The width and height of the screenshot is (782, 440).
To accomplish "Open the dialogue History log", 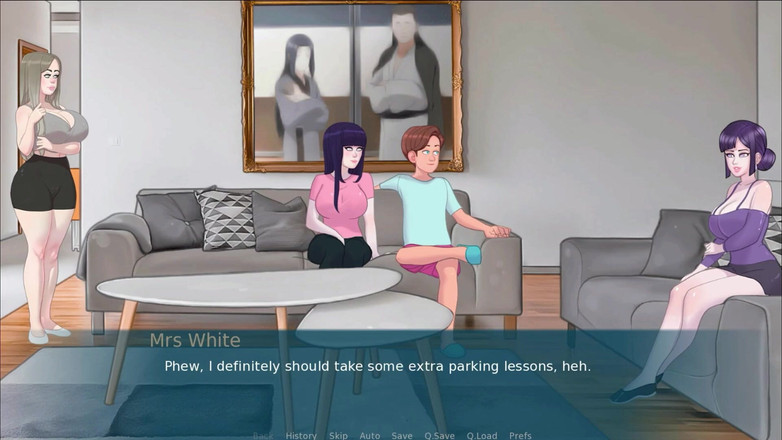I will click(301, 435).
